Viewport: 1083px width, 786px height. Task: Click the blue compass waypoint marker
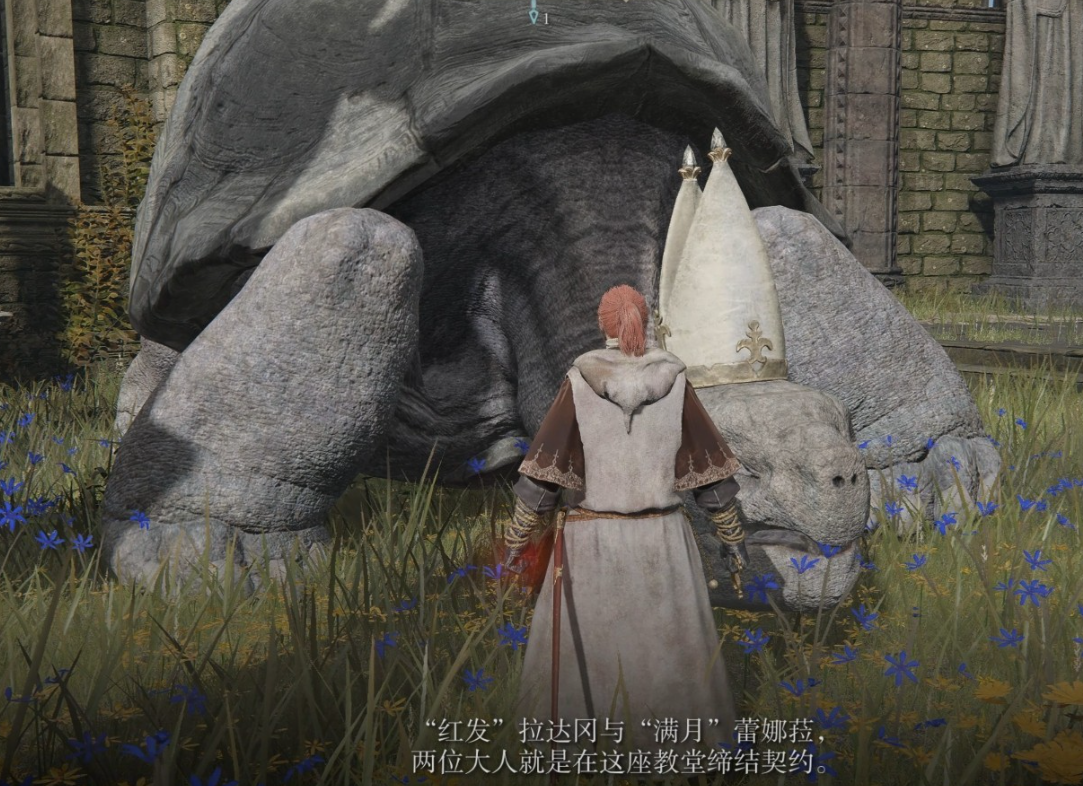[534, 13]
